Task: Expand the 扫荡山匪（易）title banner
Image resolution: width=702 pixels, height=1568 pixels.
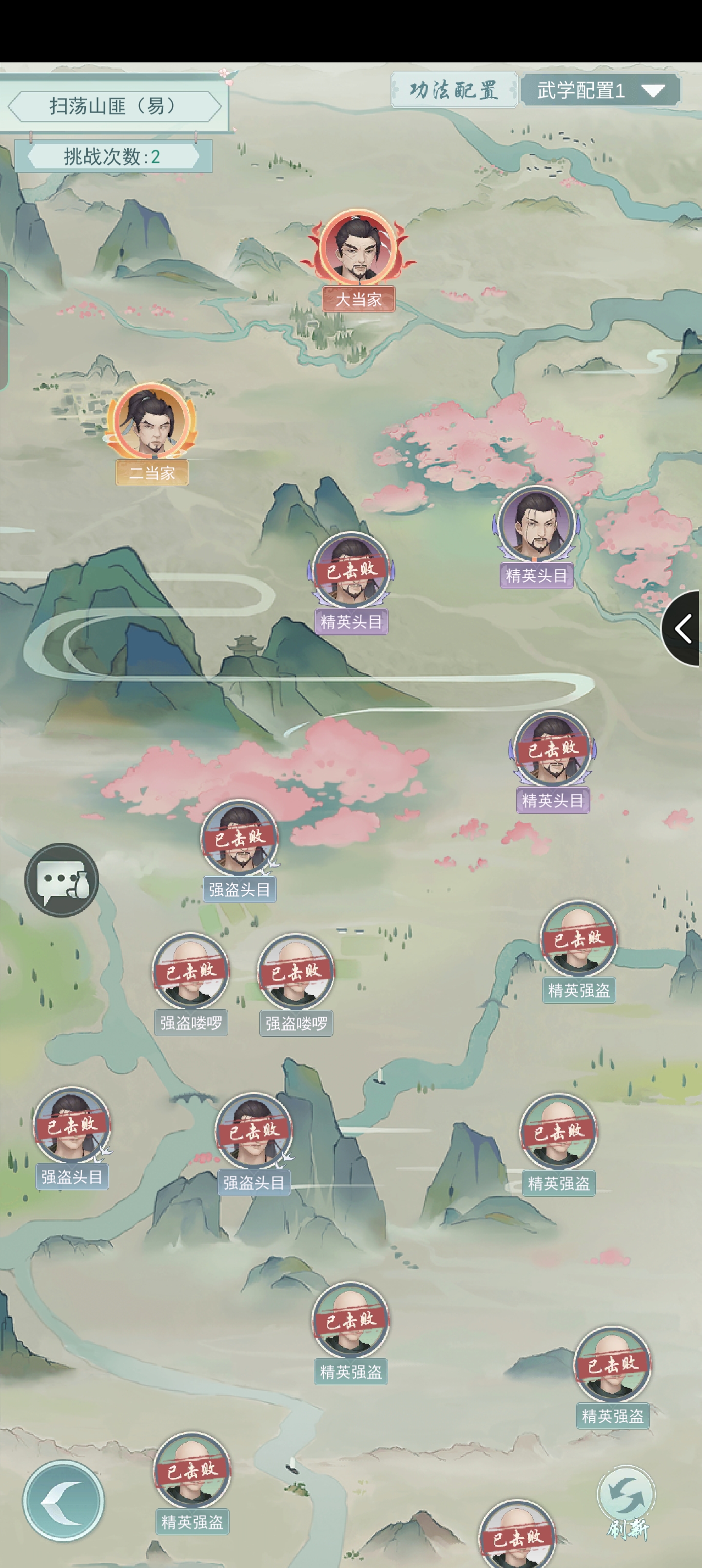Action: pos(116,106)
